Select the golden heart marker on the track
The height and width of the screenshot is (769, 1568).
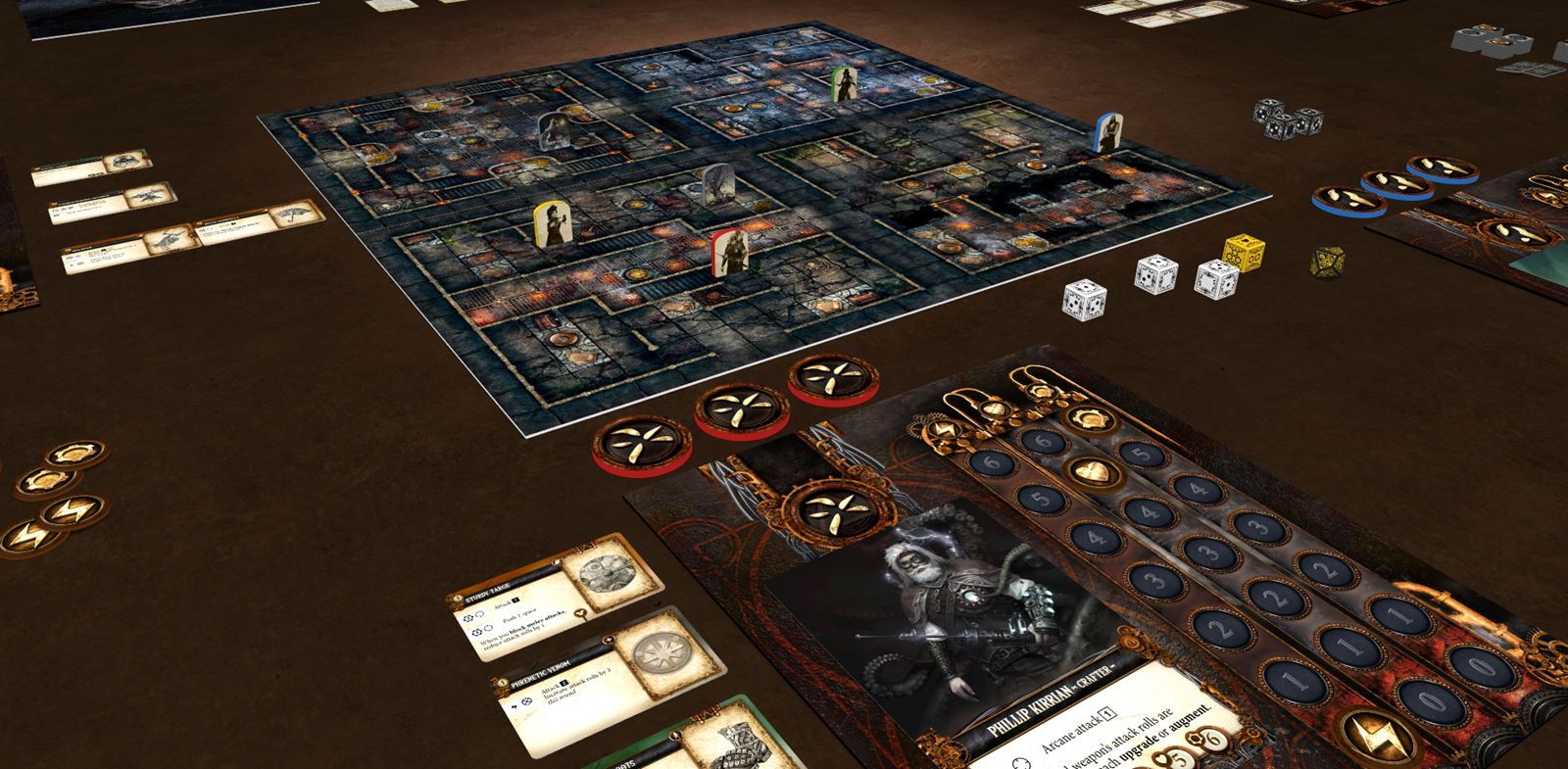click(x=1084, y=471)
